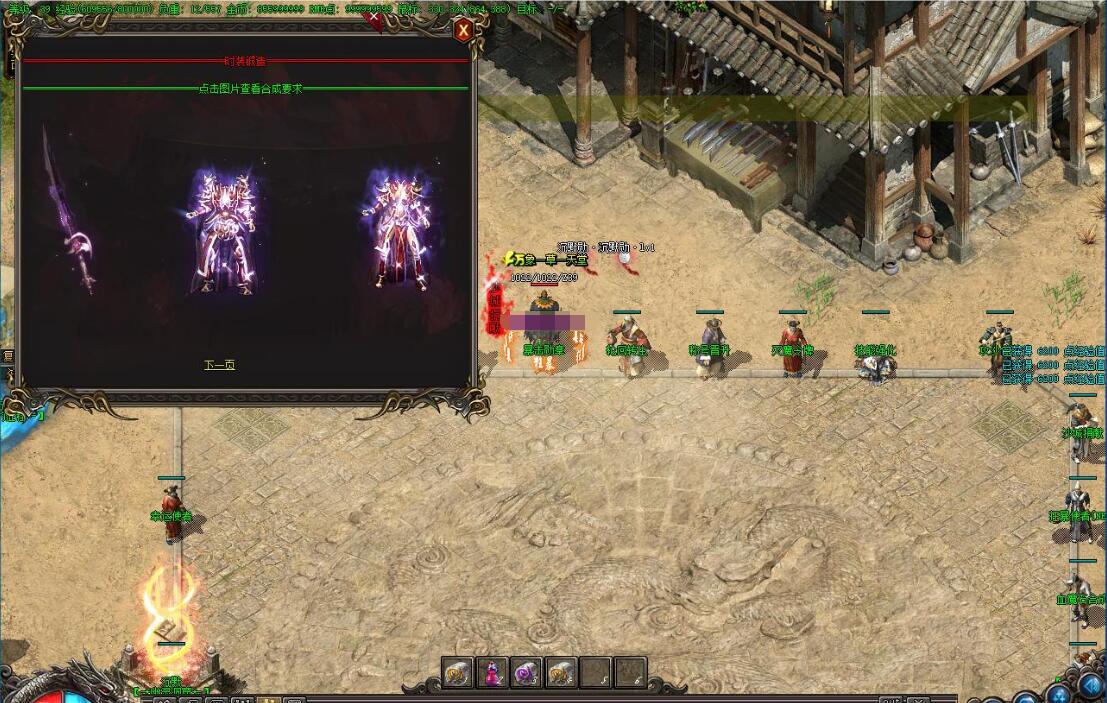Go to the next page (下一页)
Viewport: 1107px width, 703px height.
point(219,365)
